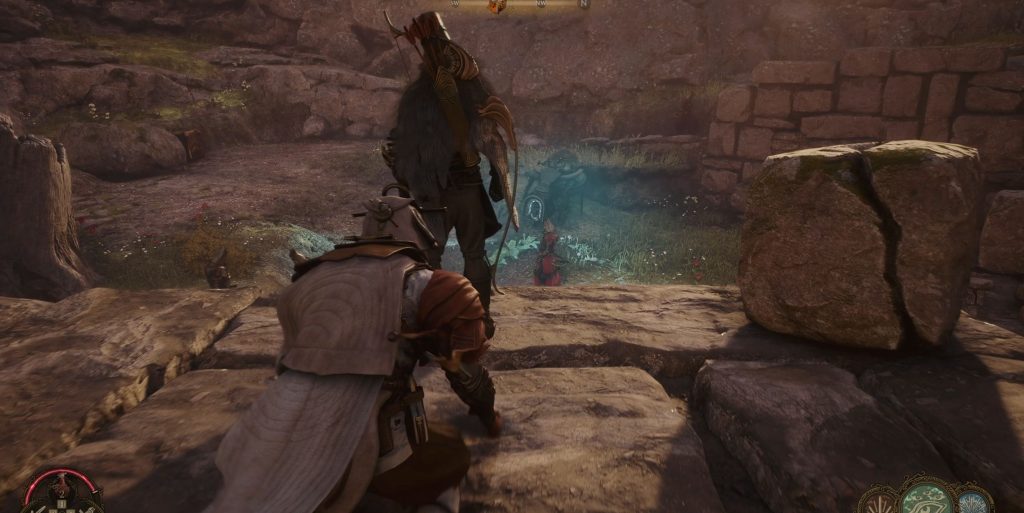
Task: Activate the green eye ability medallion
Action: (x=926, y=498)
